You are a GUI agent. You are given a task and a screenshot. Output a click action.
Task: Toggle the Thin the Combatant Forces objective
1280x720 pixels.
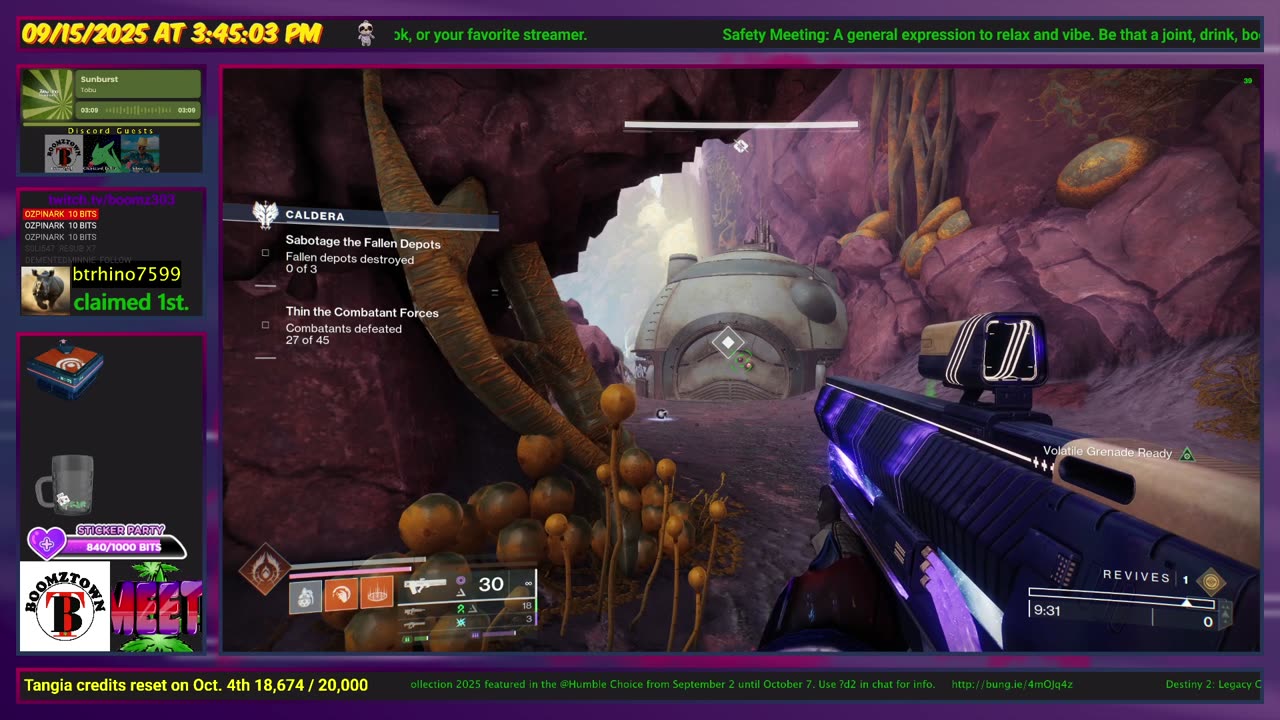pyautogui.click(x=265, y=325)
